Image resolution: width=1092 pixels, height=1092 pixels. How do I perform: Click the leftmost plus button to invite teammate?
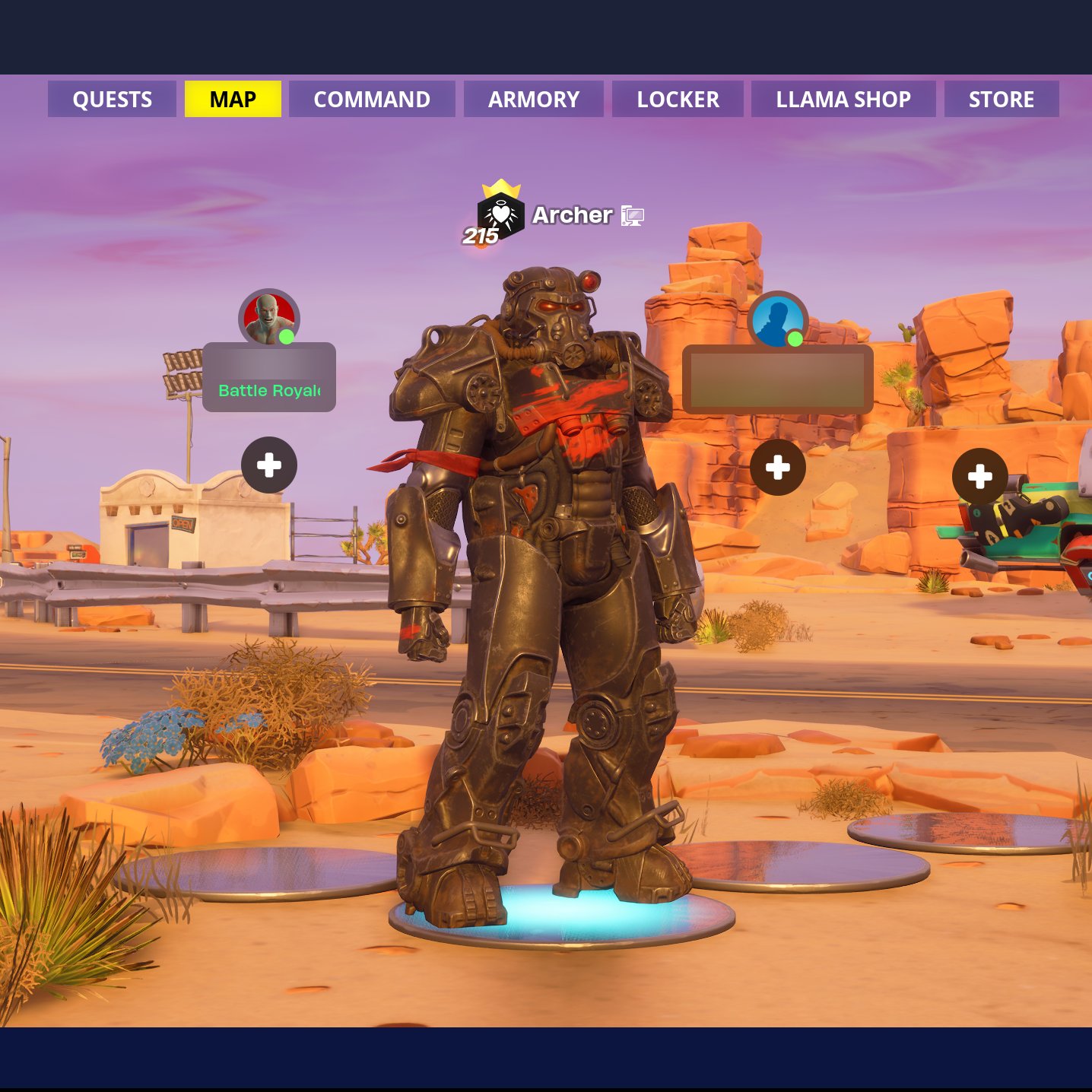coord(268,465)
